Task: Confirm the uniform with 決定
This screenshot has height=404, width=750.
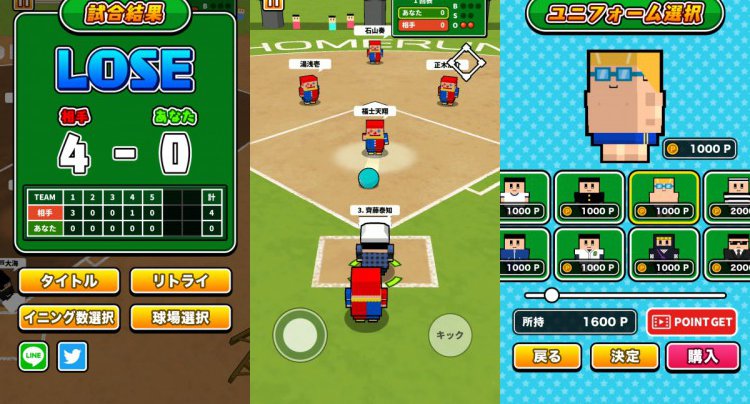Action: 623,356
